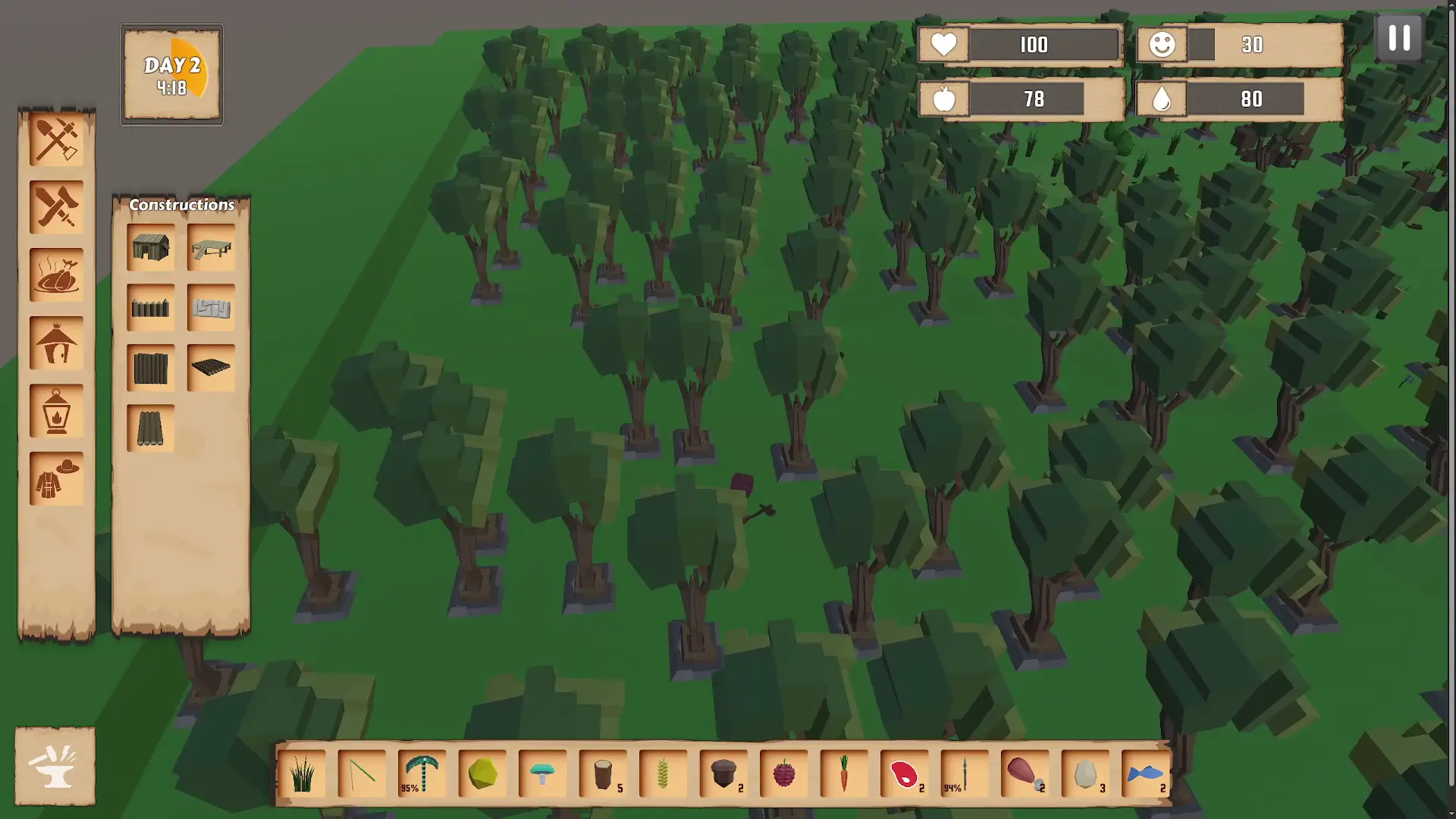Screen dimensions: 1456x819
Task: Select the pickaxe at 95% durability
Action: (422, 773)
